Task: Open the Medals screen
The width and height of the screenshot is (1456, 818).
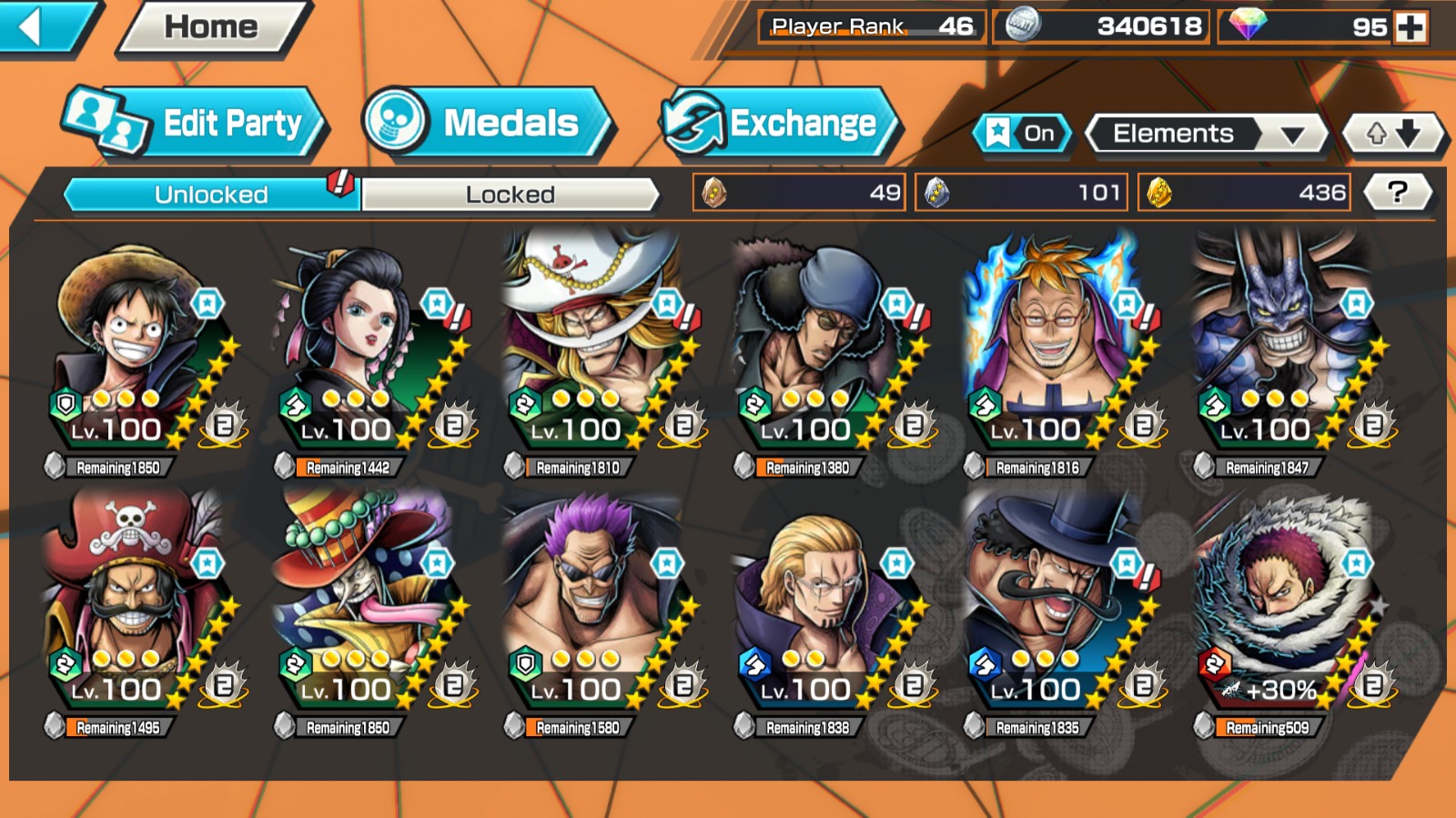Action: (487, 123)
